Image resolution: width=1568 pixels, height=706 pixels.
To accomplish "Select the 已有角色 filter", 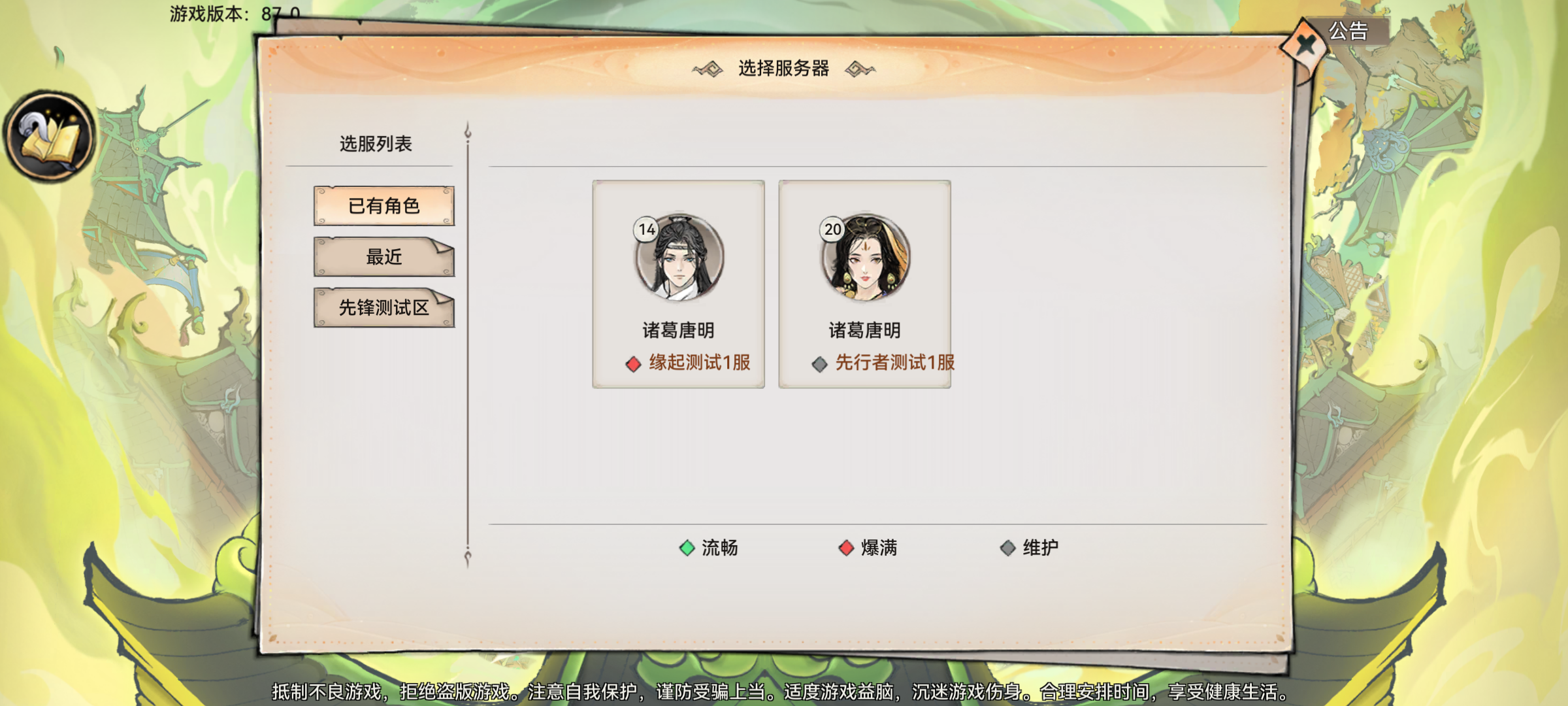I will click(384, 205).
